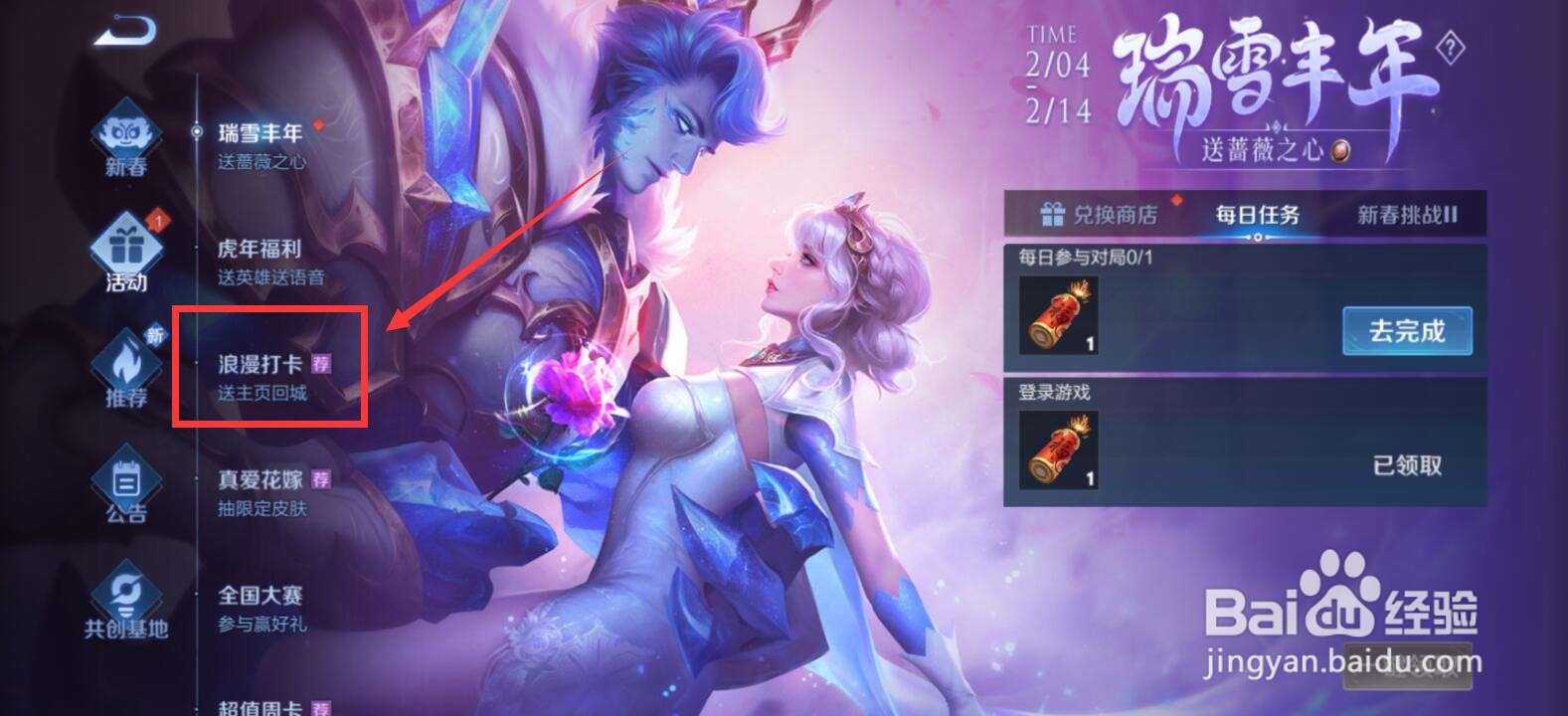Click the 已领取 claimed label
Viewport: 1568px width, 716px height.
[1405, 465]
